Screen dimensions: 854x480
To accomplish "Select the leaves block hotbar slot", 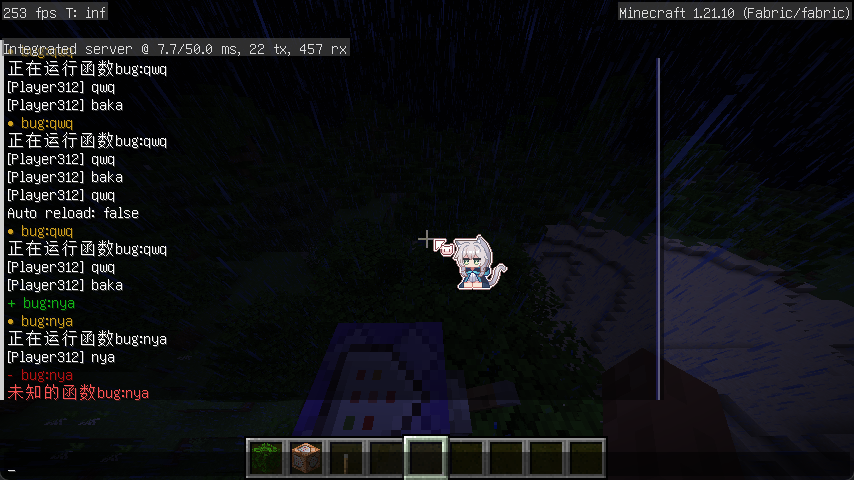I will [265, 458].
